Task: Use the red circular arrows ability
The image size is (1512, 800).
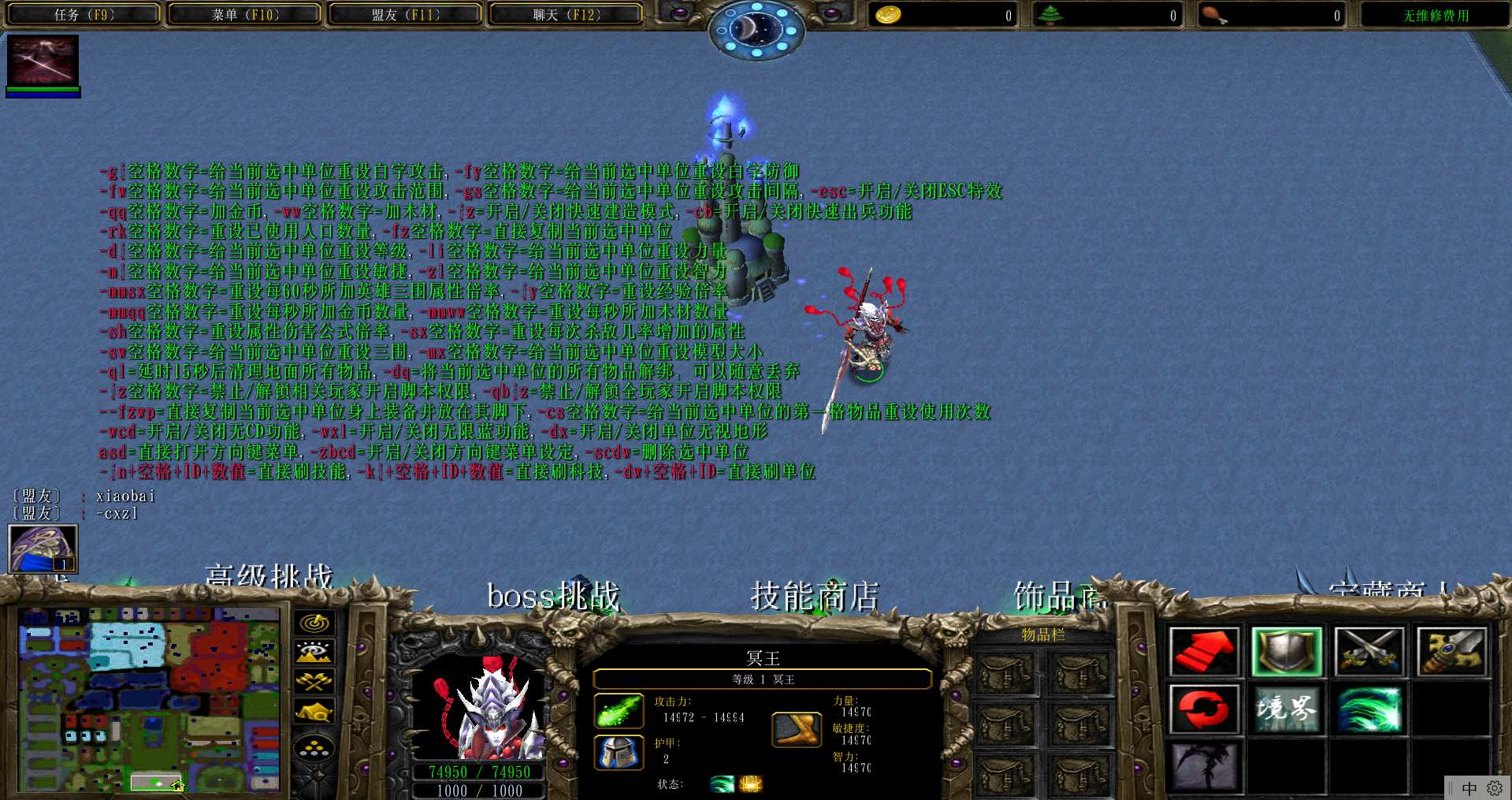Action: click(1204, 709)
